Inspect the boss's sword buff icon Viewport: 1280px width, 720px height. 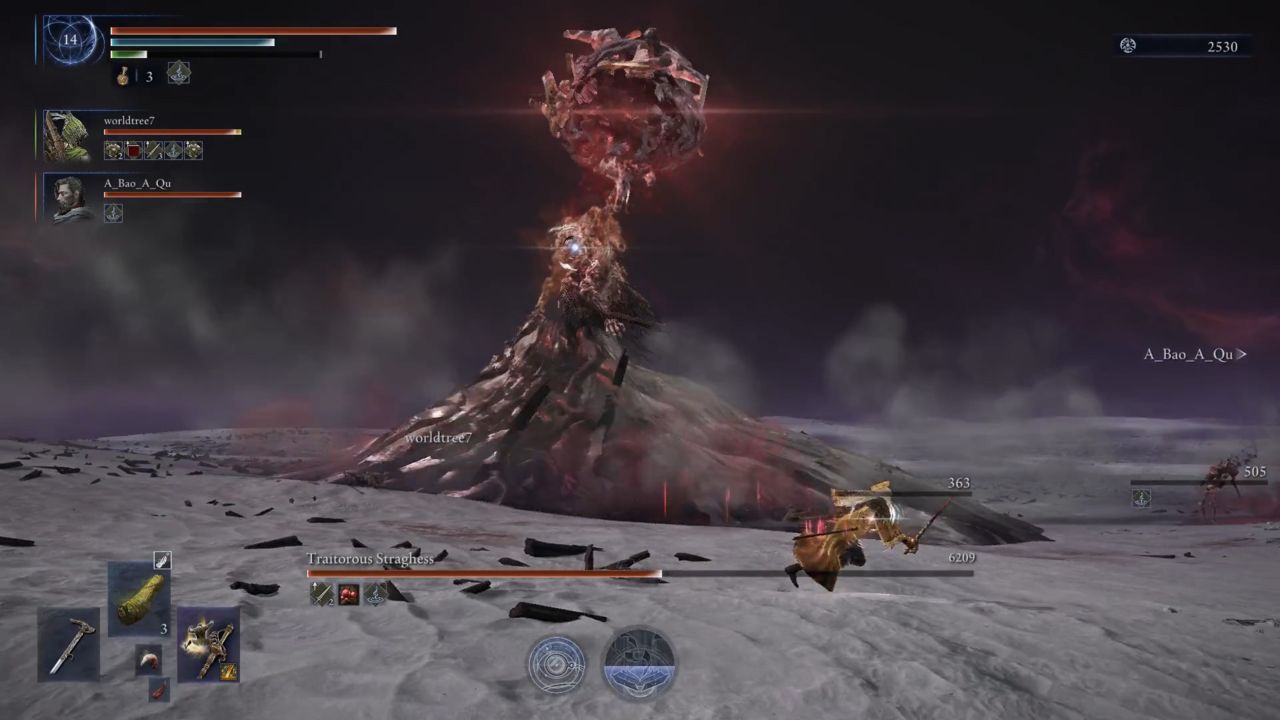coord(322,594)
